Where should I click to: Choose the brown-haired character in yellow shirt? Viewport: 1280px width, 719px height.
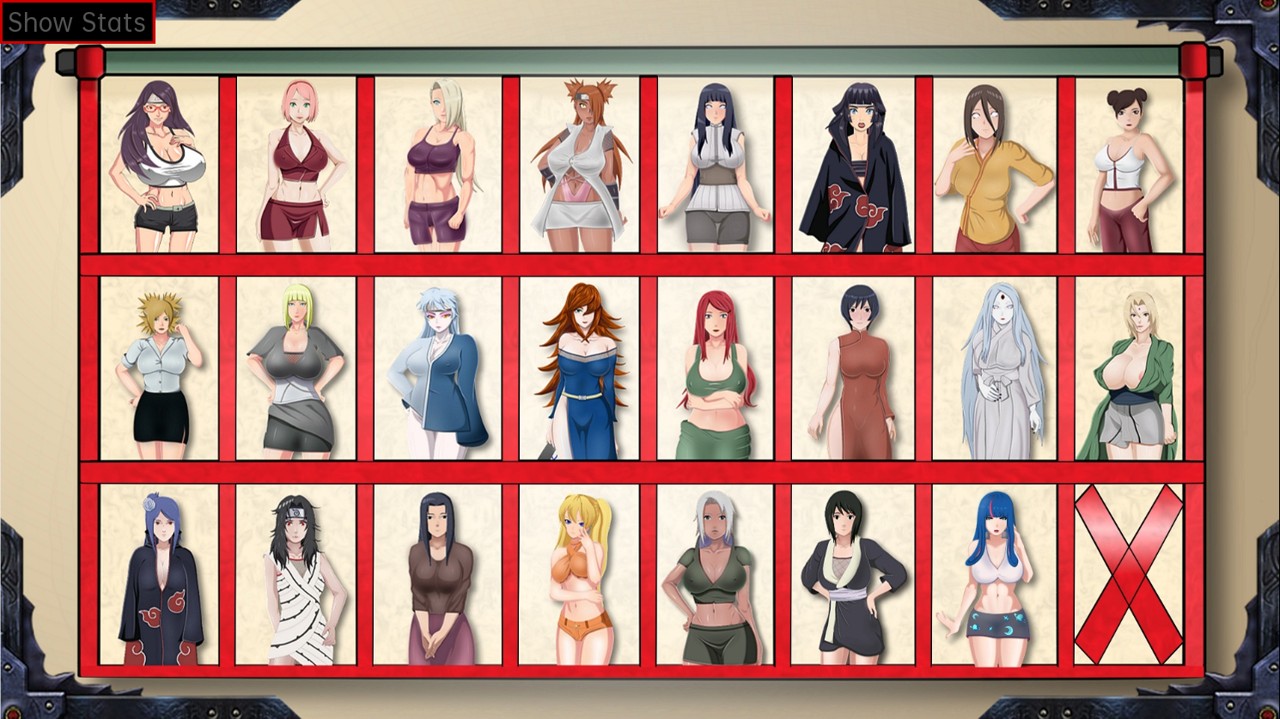pyautogui.click(x=992, y=165)
